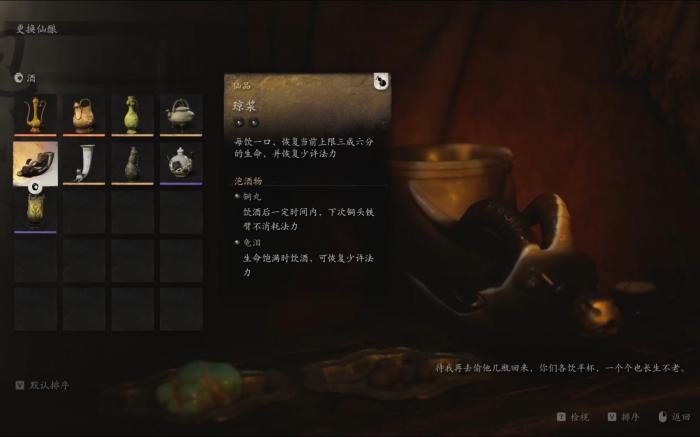Select the bronze-green jar in third row
Screen dimensions: 700x437
(35, 211)
